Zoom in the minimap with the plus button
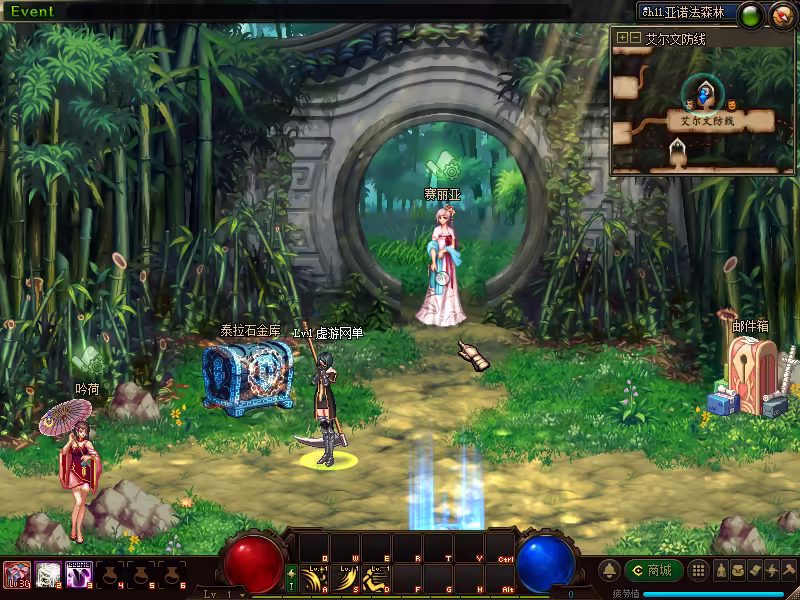Viewport: 800px width, 600px height. coord(623,38)
